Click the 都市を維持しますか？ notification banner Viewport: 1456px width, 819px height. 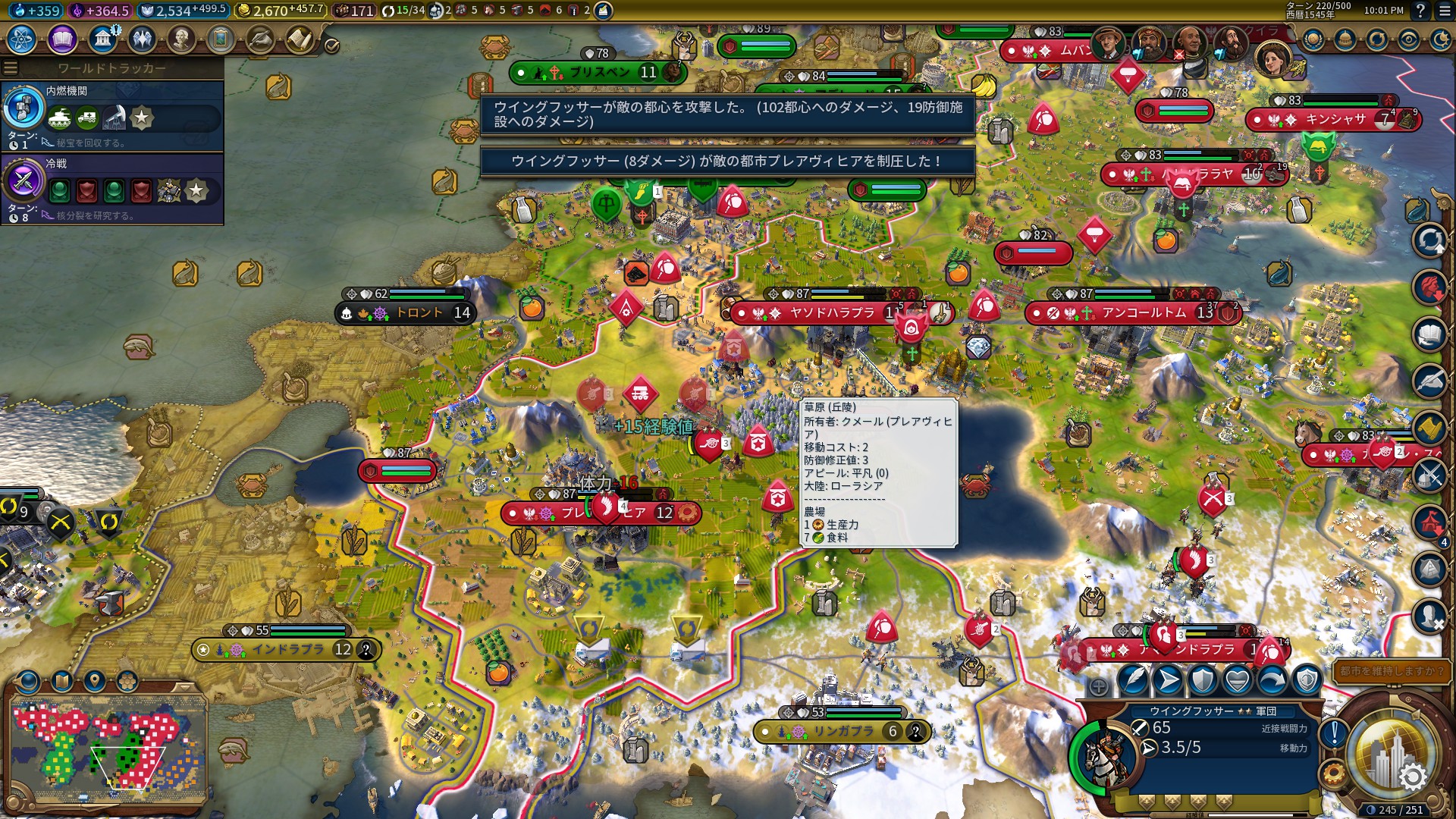[x=1391, y=671]
